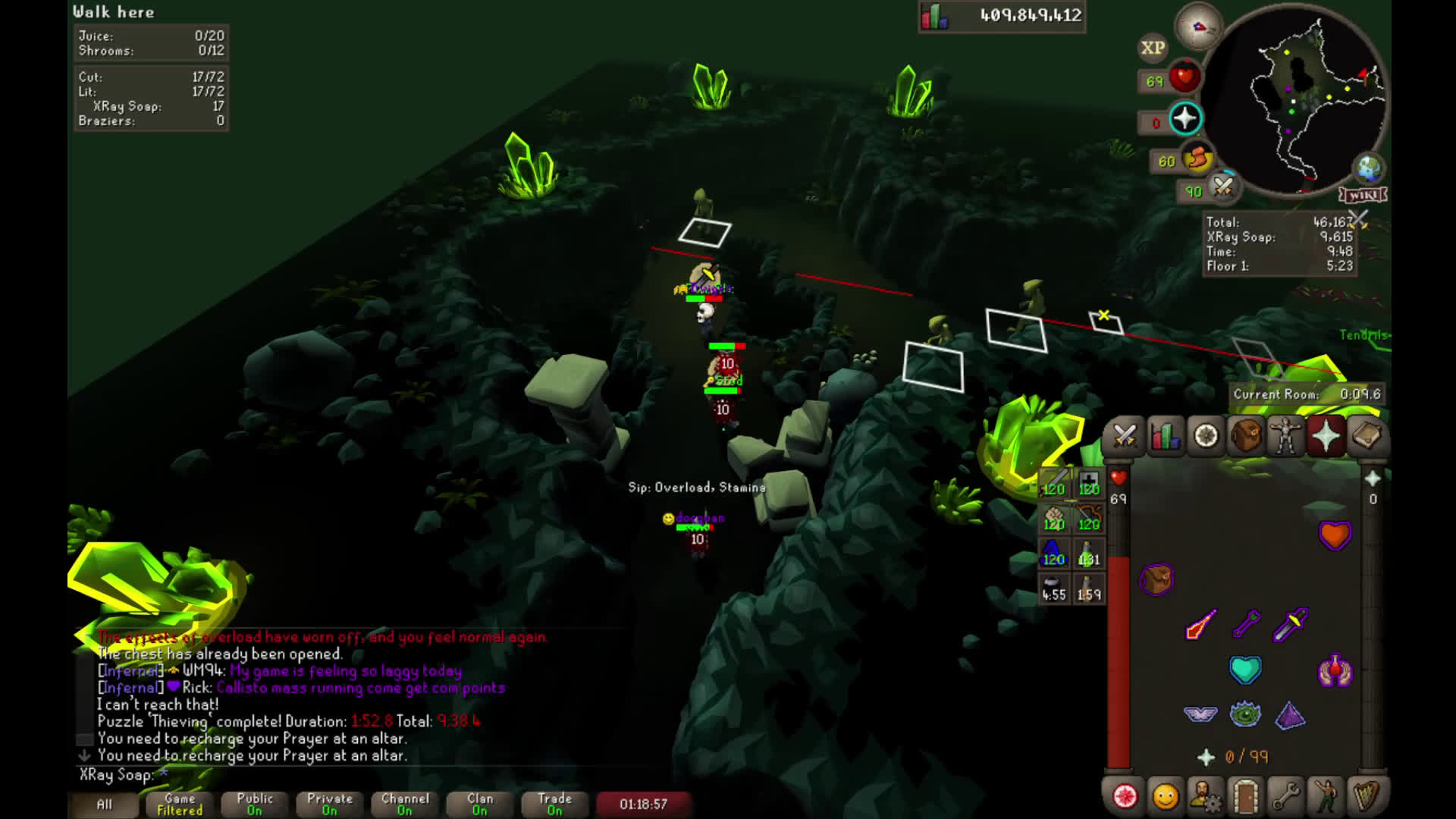Select the Game chat tab
Screen dimensions: 1456x819
(x=180, y=804)
